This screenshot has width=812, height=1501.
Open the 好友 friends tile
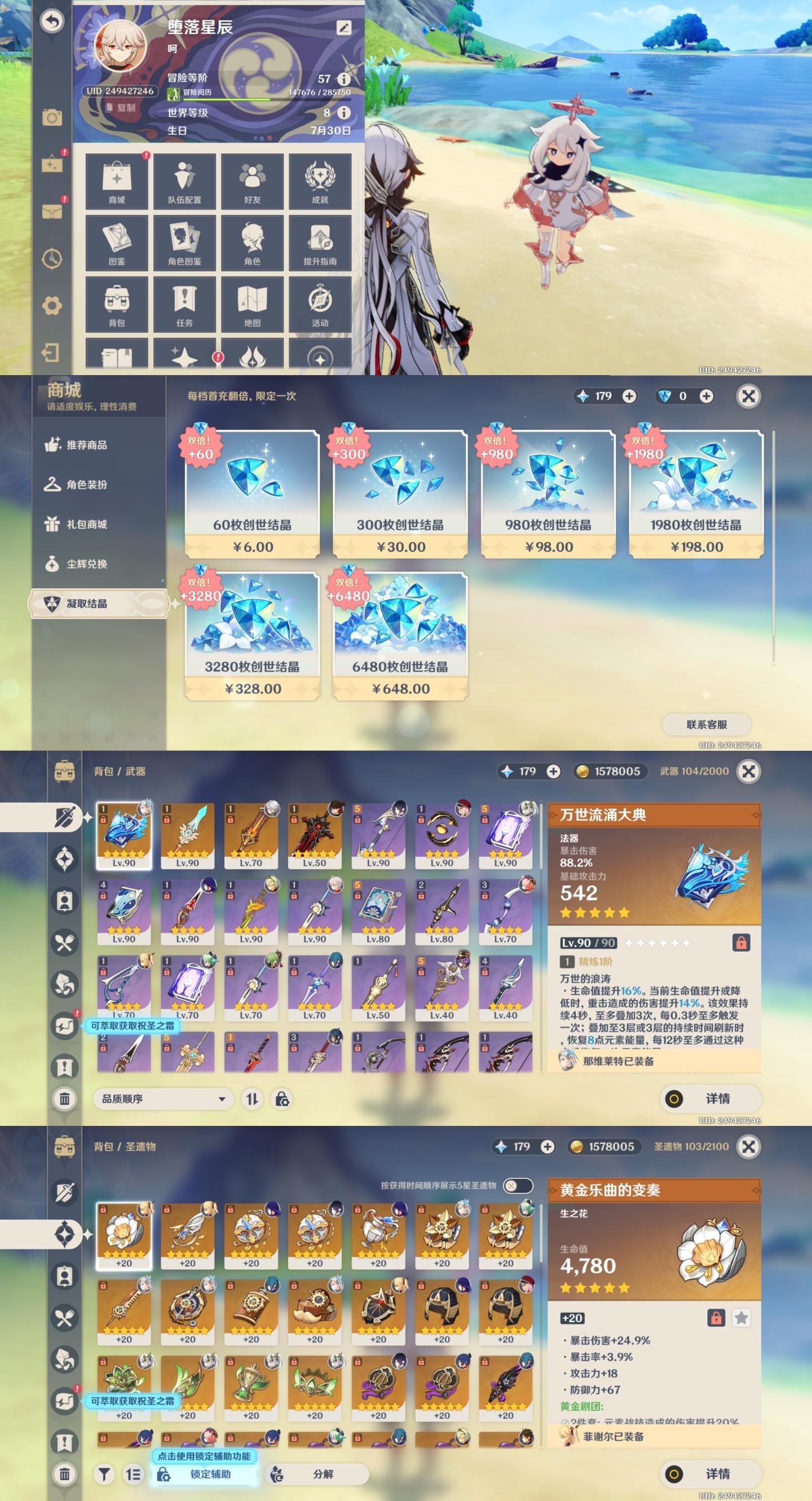(x=252, y=181)
